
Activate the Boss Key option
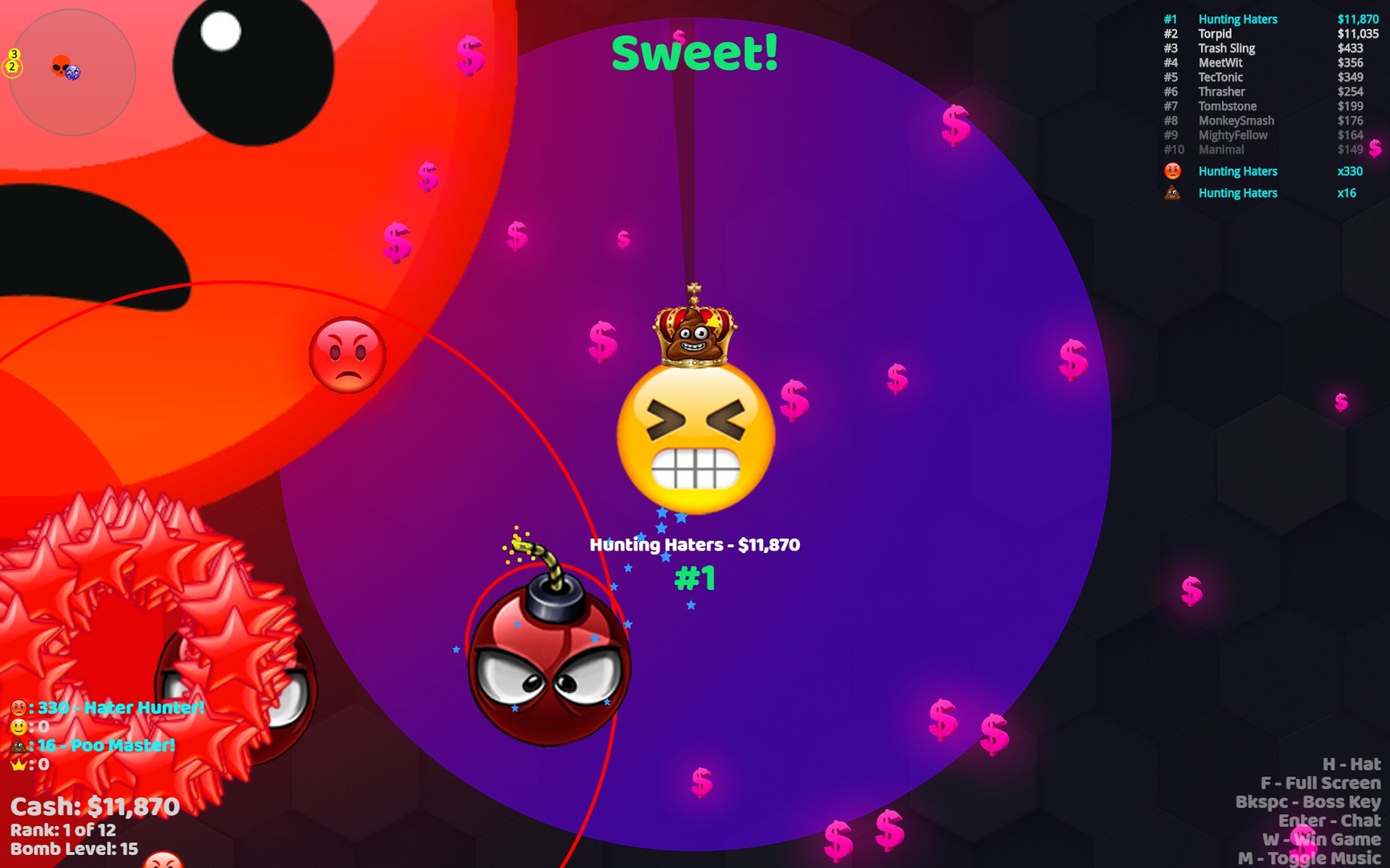click(x=1298, y=801)
